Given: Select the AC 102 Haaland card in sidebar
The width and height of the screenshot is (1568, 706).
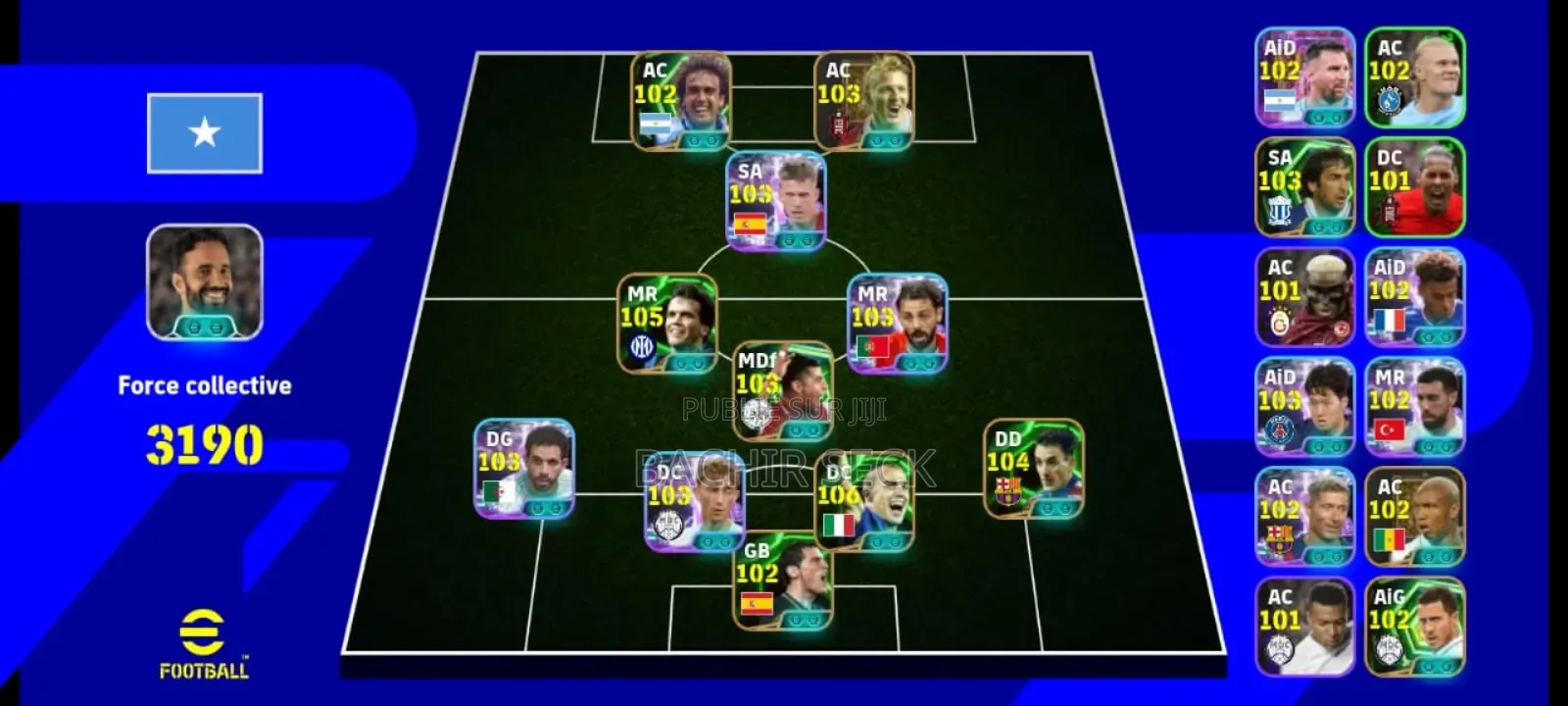Looking at the screenshot, I should tap(1414, 78).
